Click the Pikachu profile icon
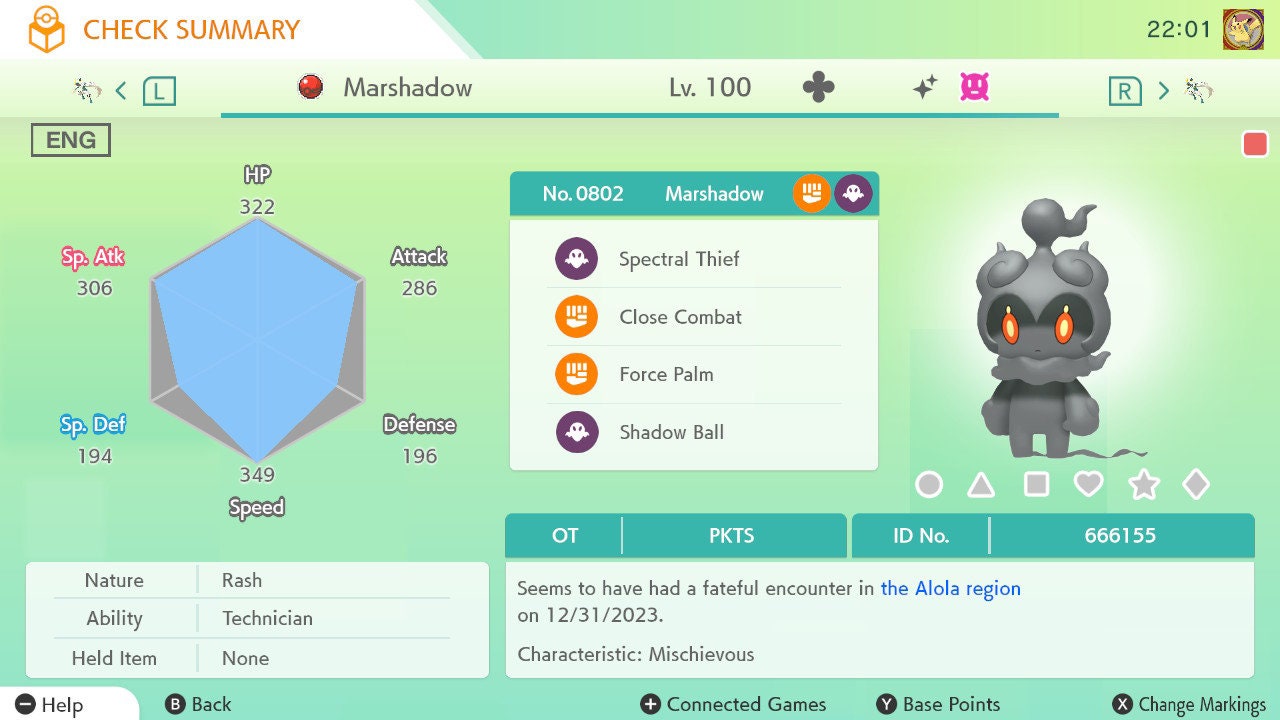1280x720 pixels. pos(1243,29)
